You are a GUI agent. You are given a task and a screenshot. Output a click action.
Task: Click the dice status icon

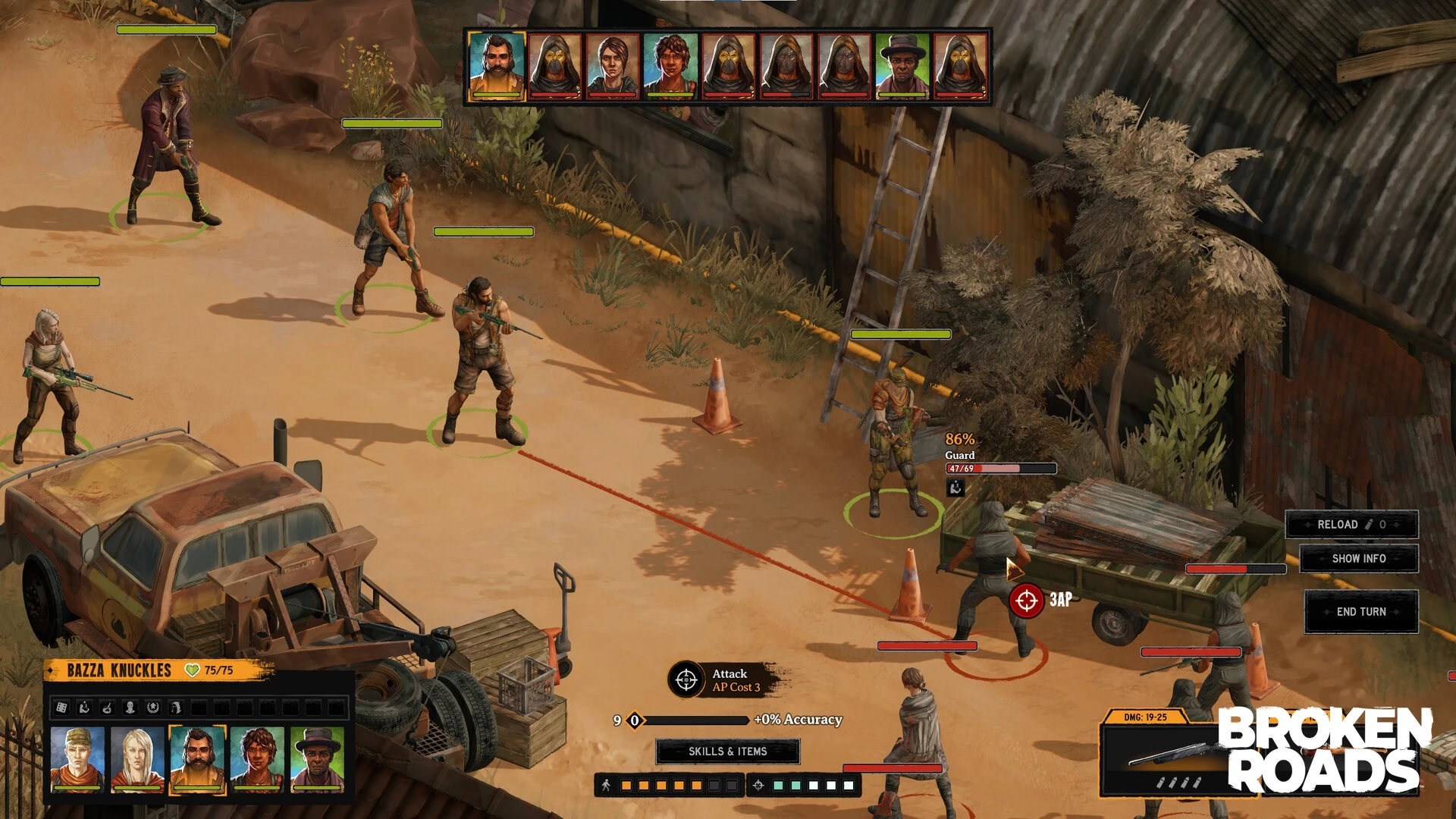click(x=62, y=708)
